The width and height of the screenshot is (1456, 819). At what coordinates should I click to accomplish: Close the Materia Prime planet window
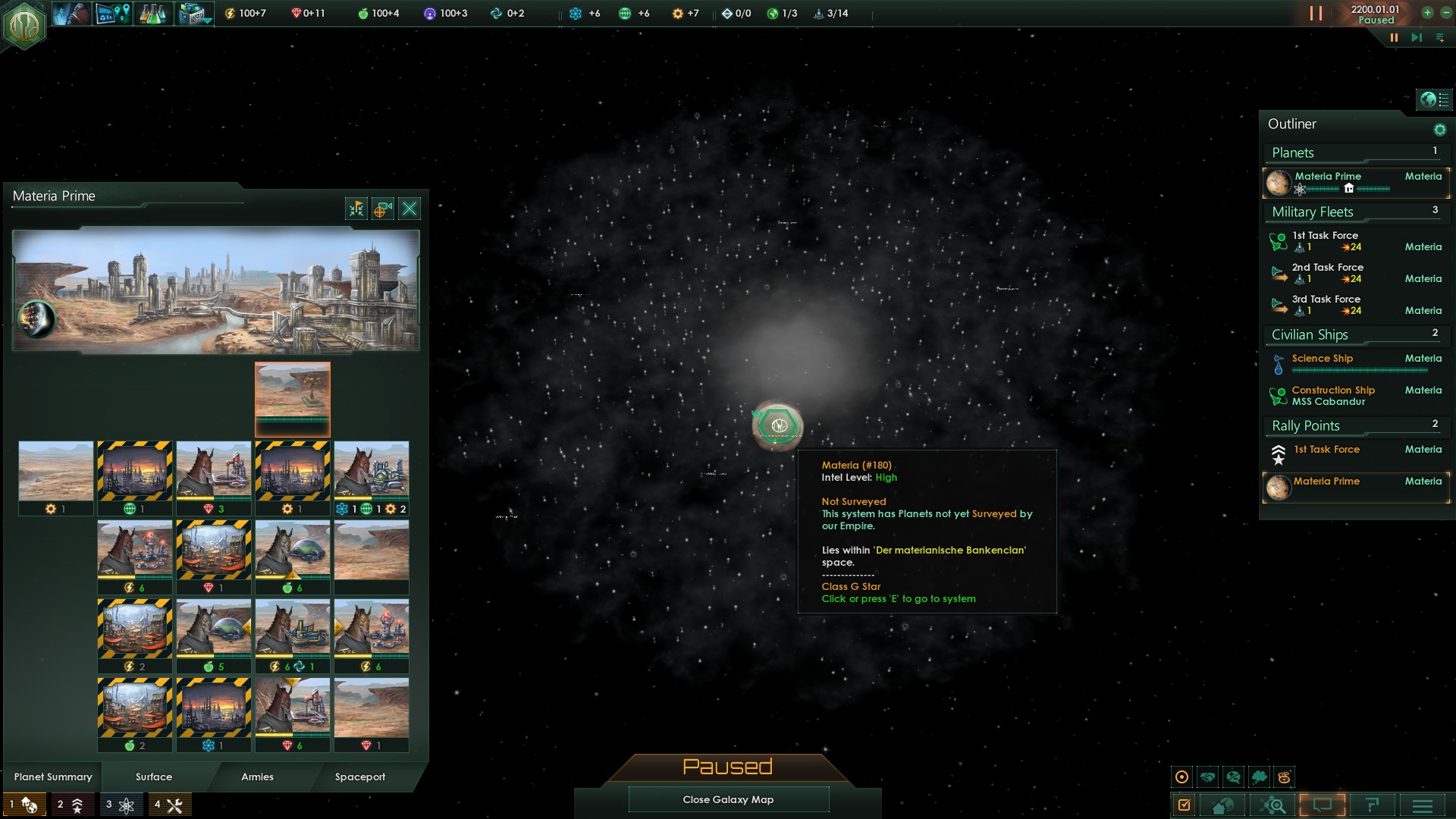point(409,209)
